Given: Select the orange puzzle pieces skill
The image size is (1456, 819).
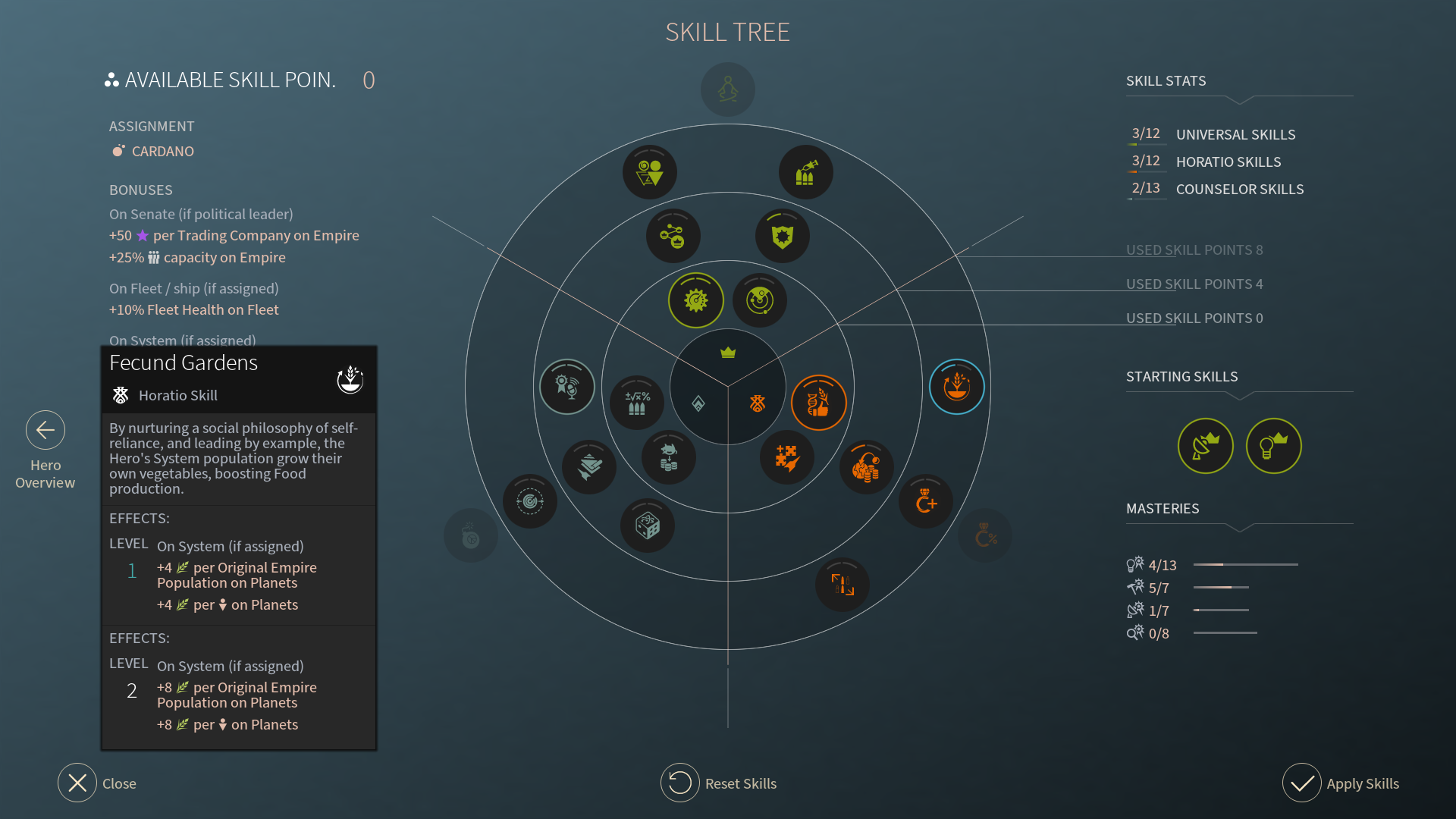Looking at the screenshot, I should [x=786, y=458].
